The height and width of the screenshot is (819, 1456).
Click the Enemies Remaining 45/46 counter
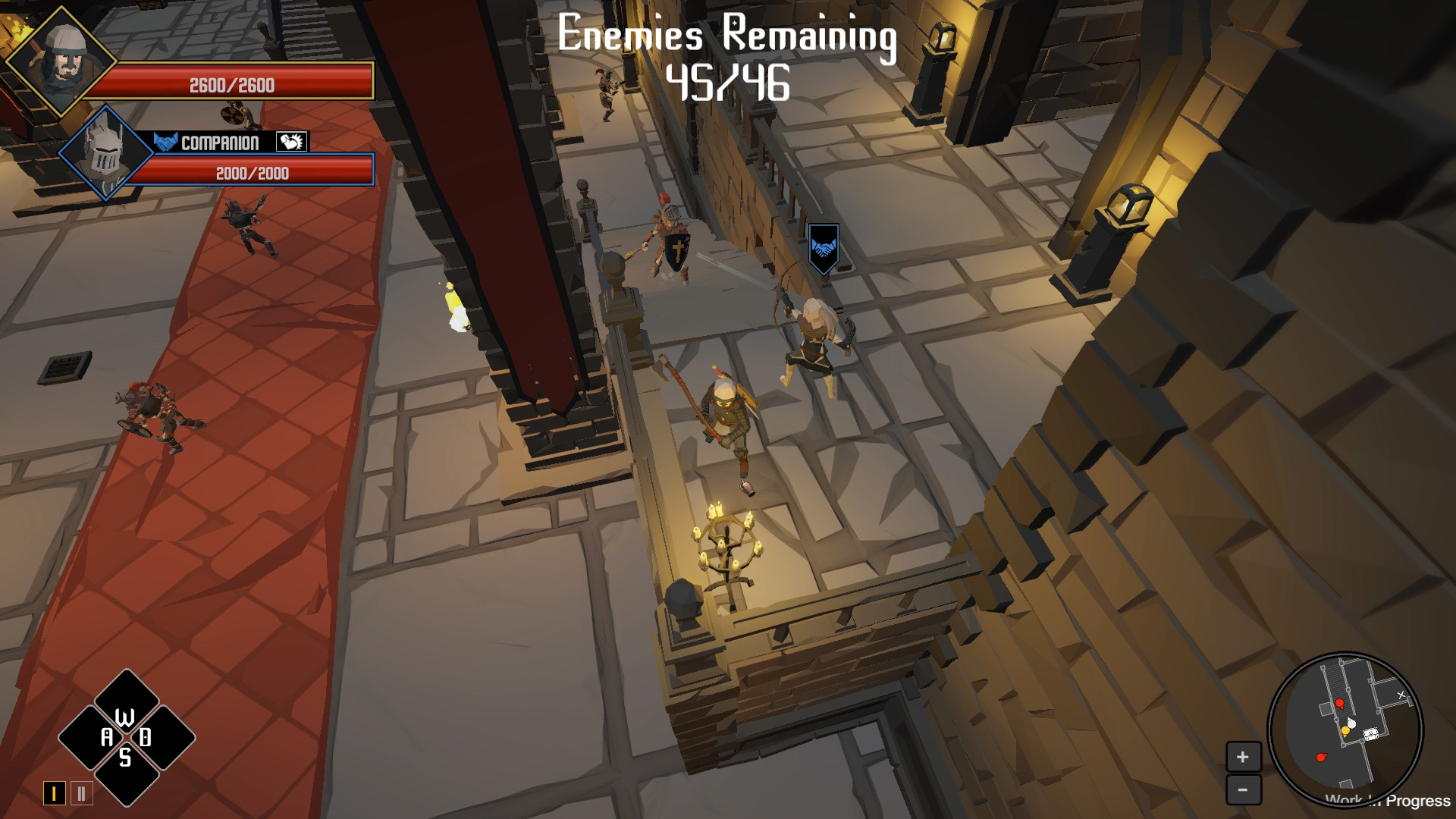(726, 57)
